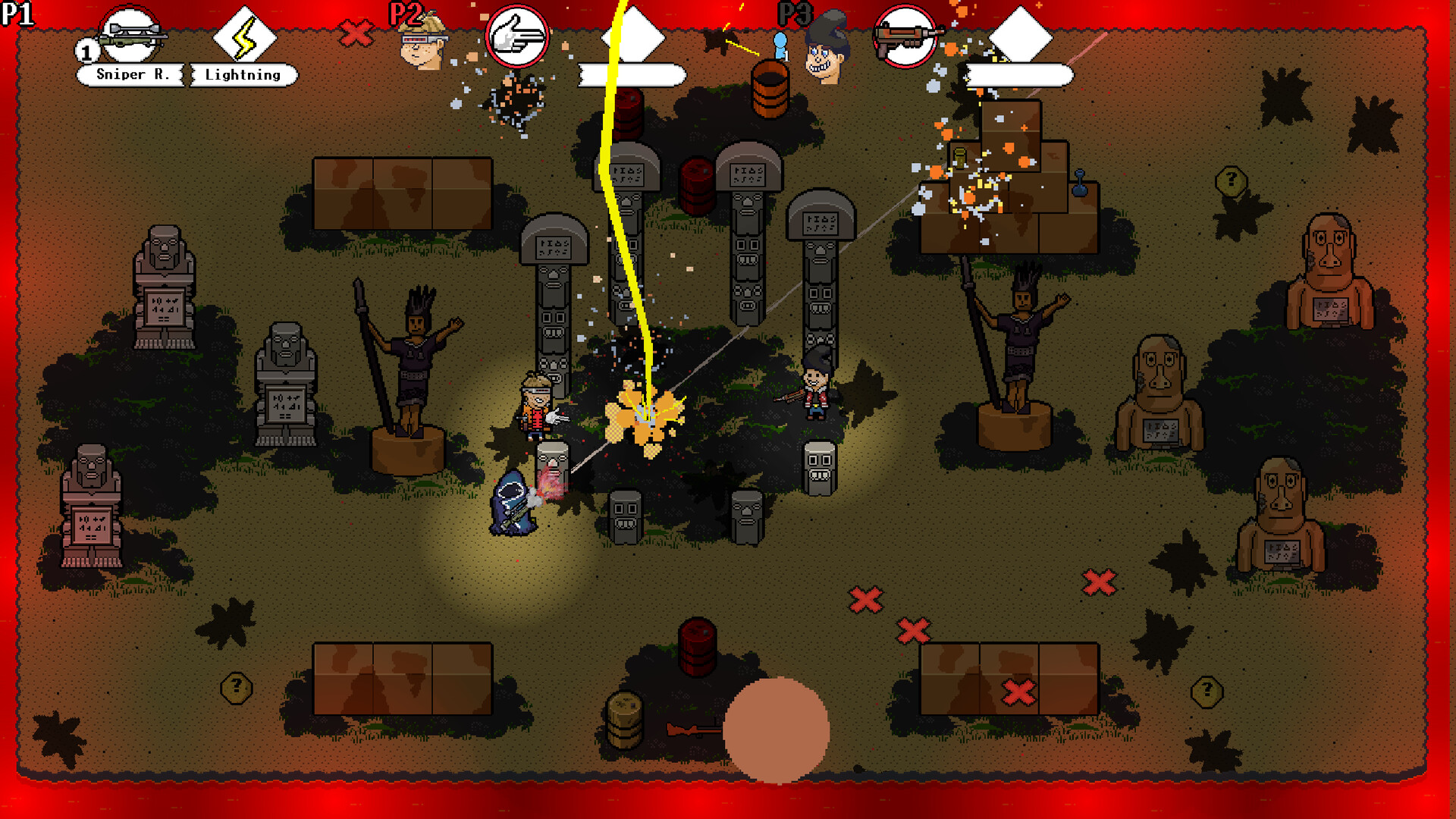Click the Lightning ability label
Screen dimensions: 1456x819
(241, 74)
